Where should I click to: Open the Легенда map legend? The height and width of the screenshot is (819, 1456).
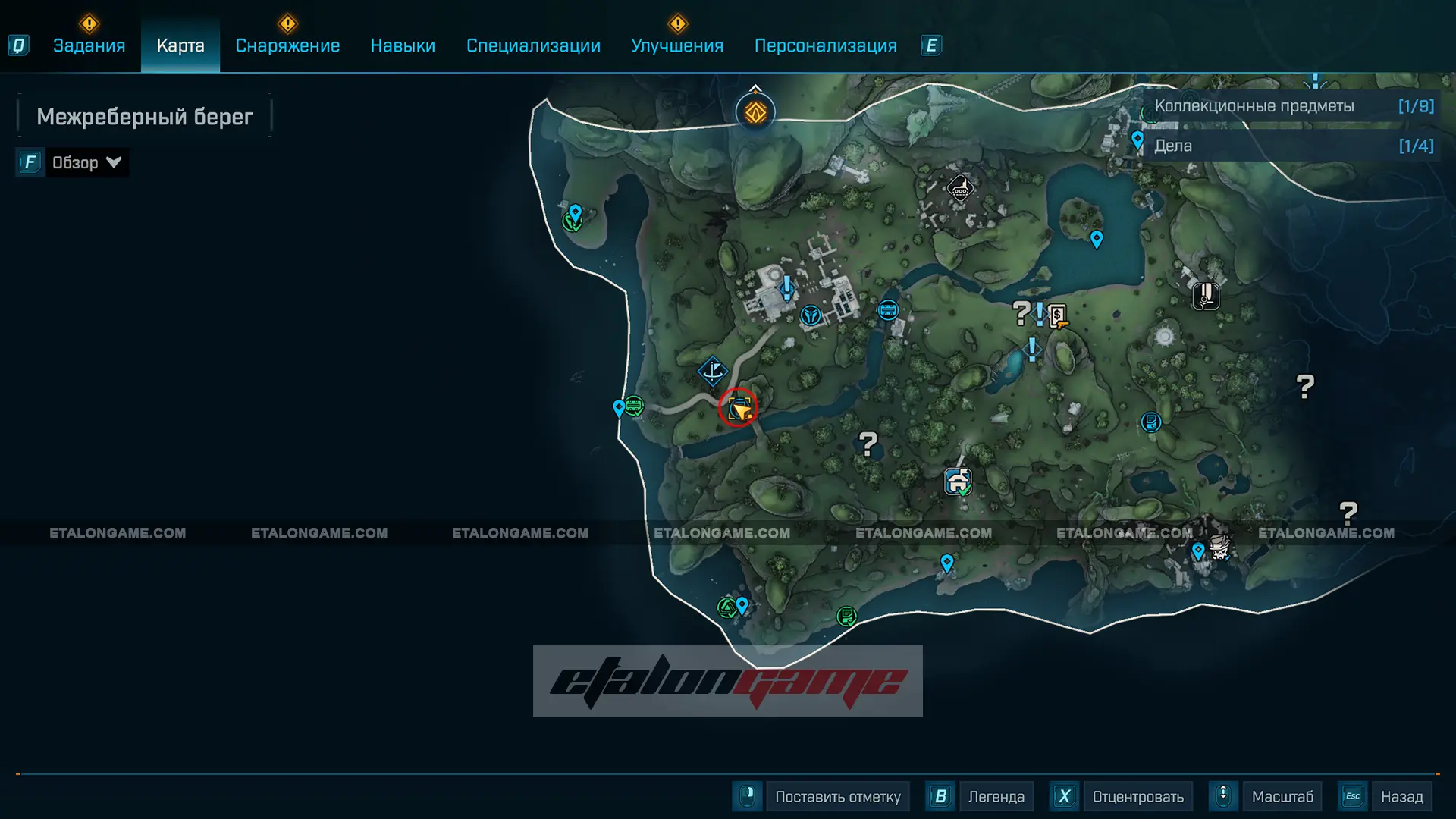(996, 796)
